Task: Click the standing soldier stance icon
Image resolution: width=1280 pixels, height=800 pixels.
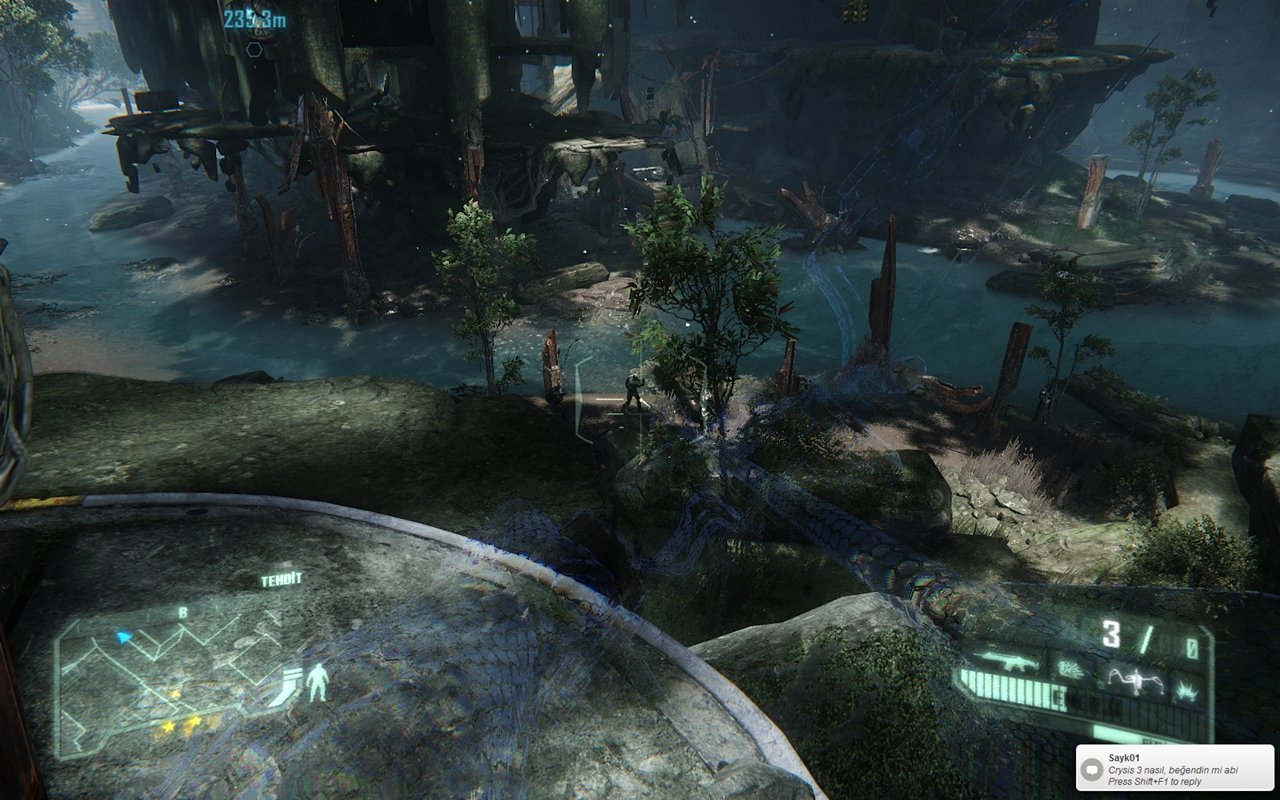Action: 317,682
